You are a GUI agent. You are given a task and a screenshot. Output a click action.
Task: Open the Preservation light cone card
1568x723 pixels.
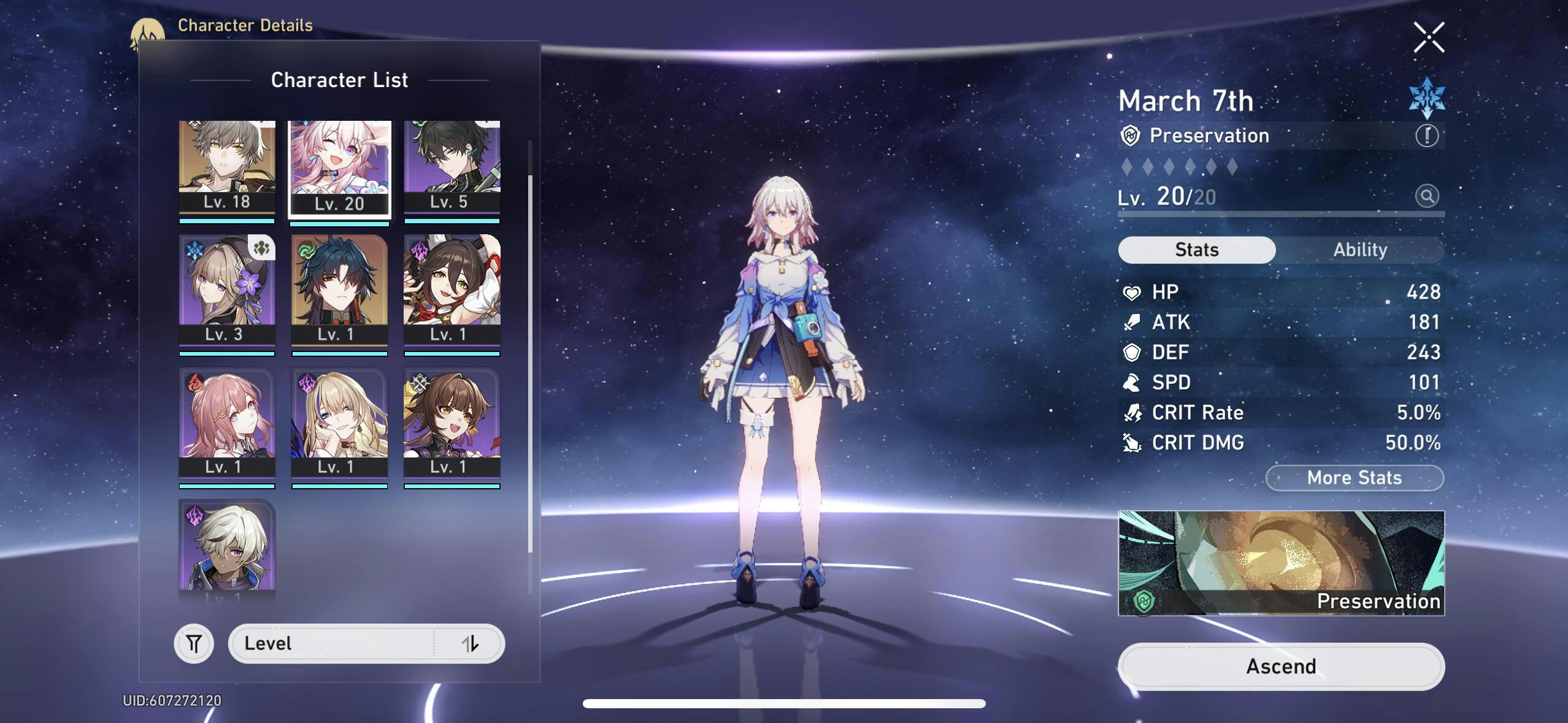(1281, 562)
